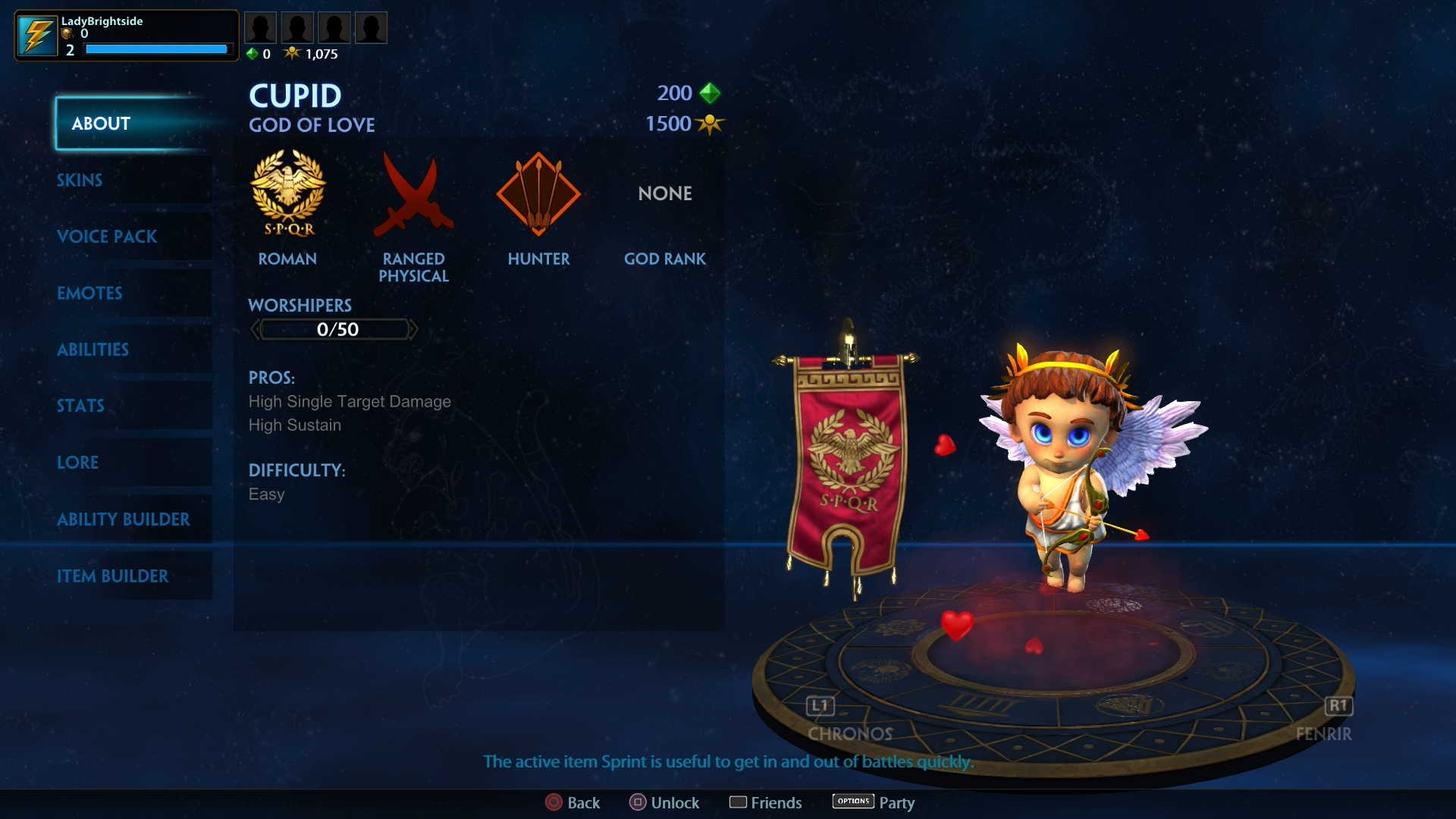Open LadyBrightside's player profile icon
Screen dimensions: 1456x819
pyautogui.click(x=125, y=35)
